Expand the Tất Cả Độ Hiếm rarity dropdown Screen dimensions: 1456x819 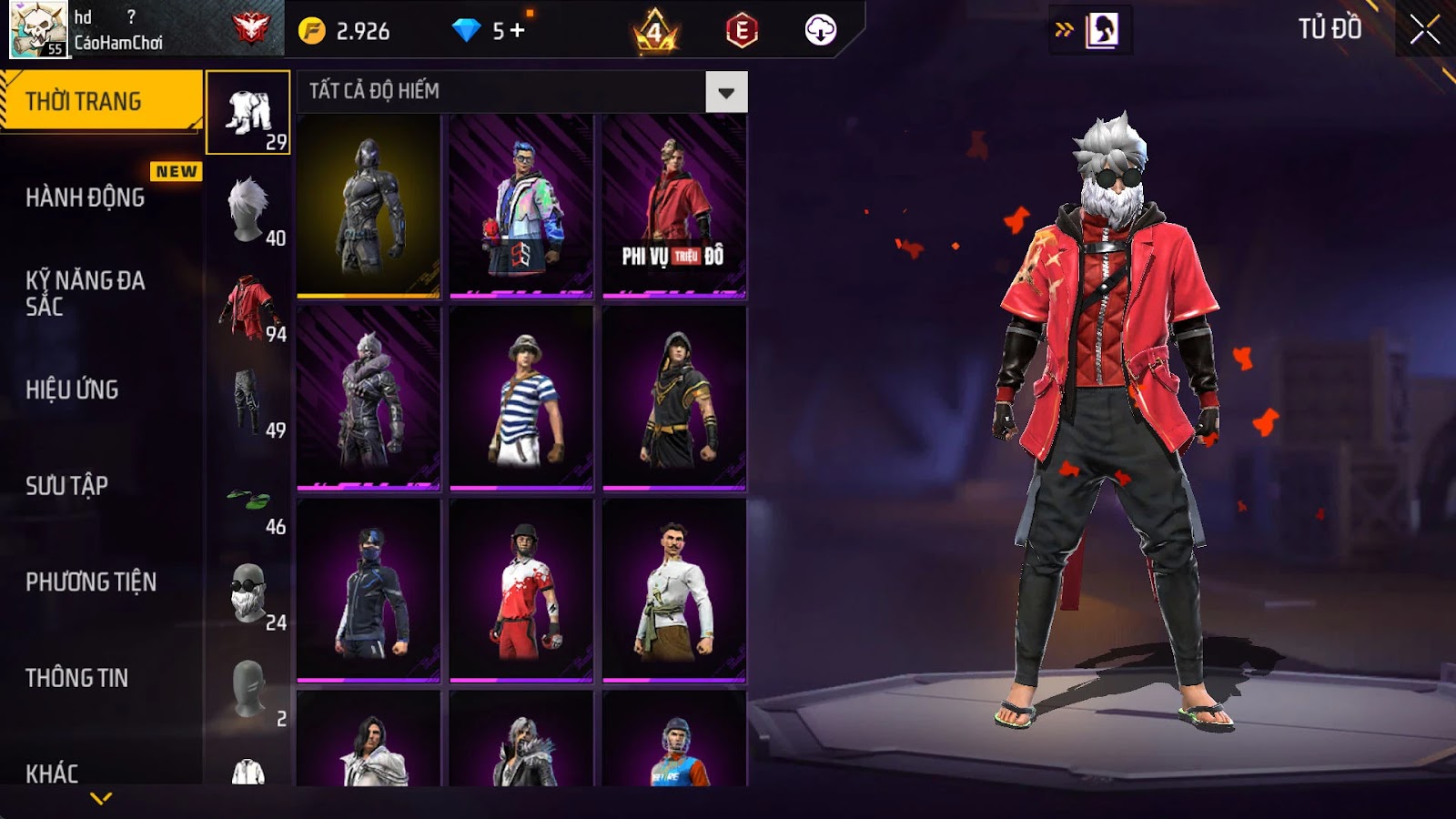point(725,92)
